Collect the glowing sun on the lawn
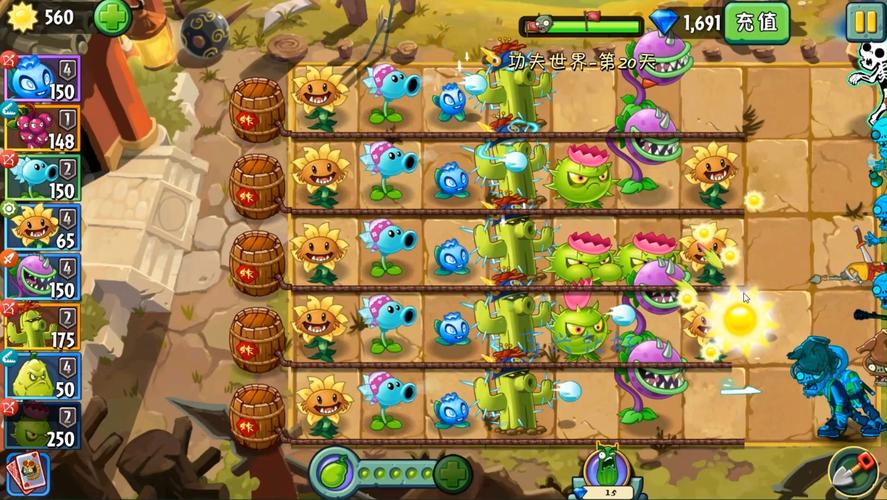Viewport: 887px width, 500px height. (x=740, y=320)
